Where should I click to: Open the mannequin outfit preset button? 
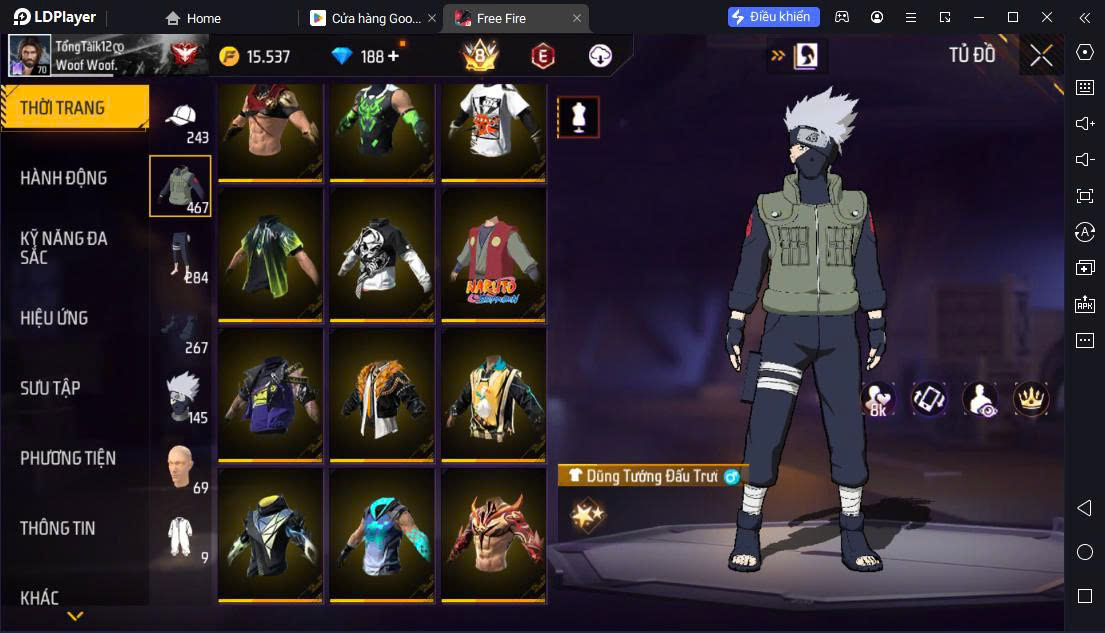[x=578, y=117]
